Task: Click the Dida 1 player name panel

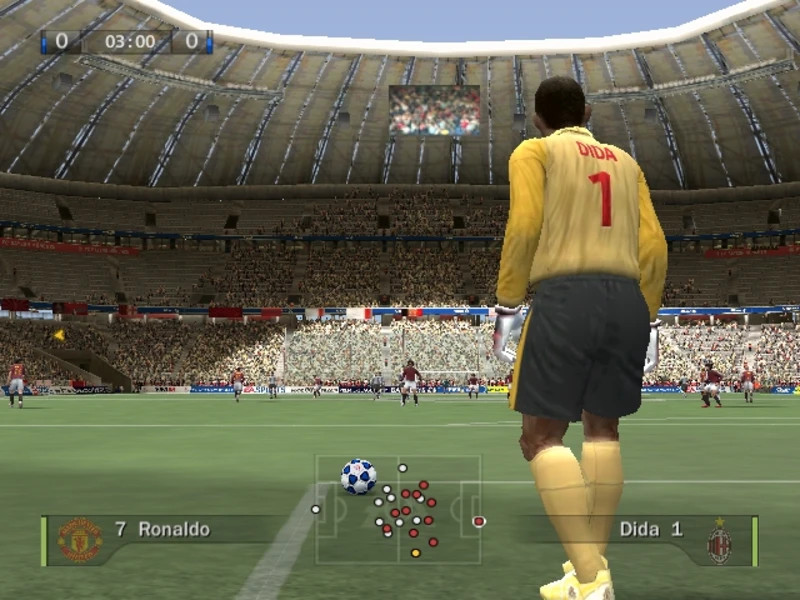Action: coord(650,529)
